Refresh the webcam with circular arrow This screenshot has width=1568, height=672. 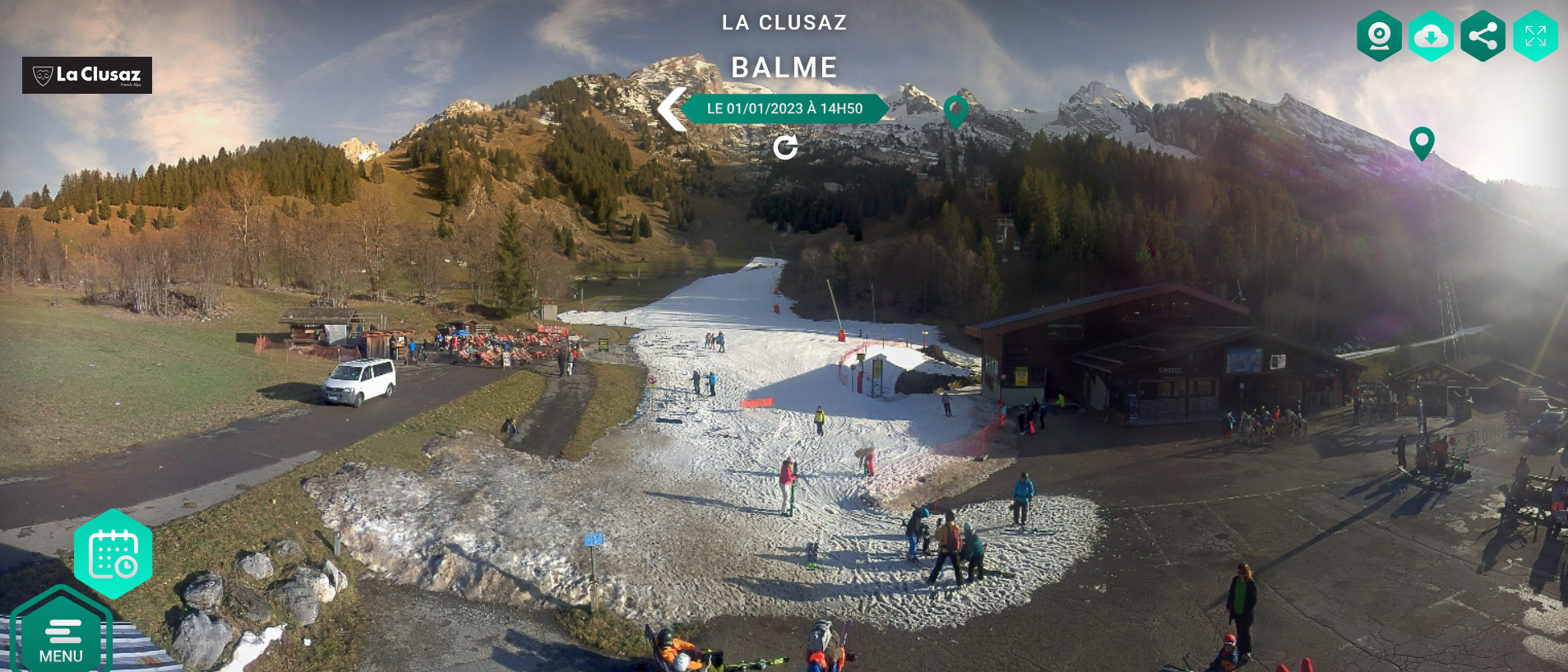[x=785, y=147]
